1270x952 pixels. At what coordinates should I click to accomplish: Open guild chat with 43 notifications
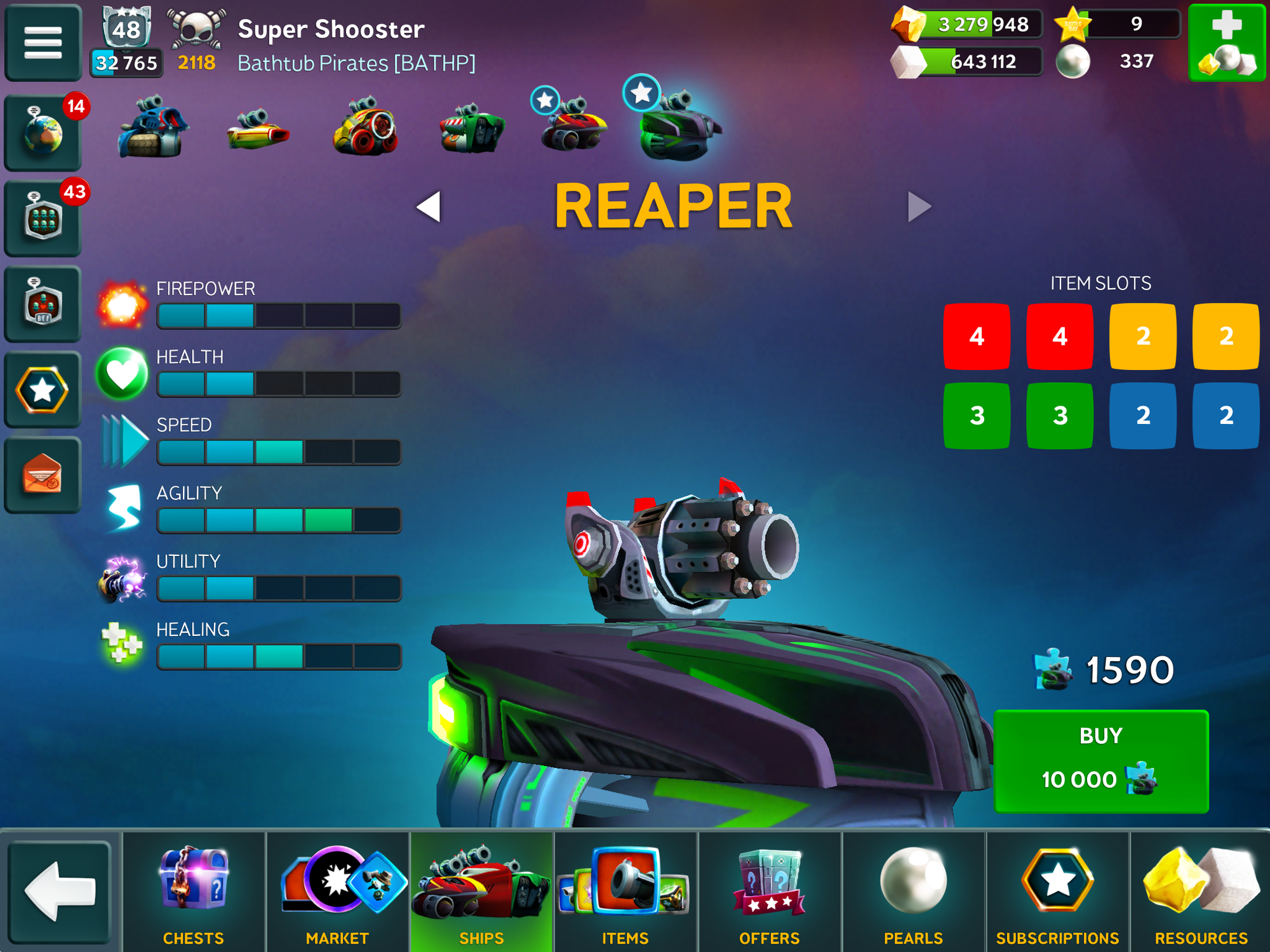pyautogui.click(x=43, y=219)
